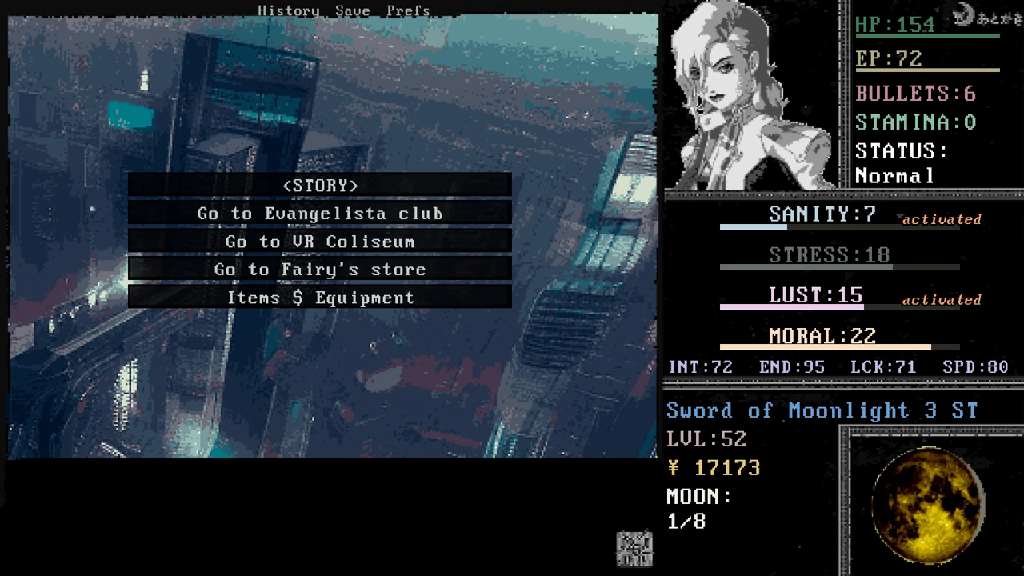Open Items $ Equipment
This screenshot has width=1024, height=576.
coord(320,297)
